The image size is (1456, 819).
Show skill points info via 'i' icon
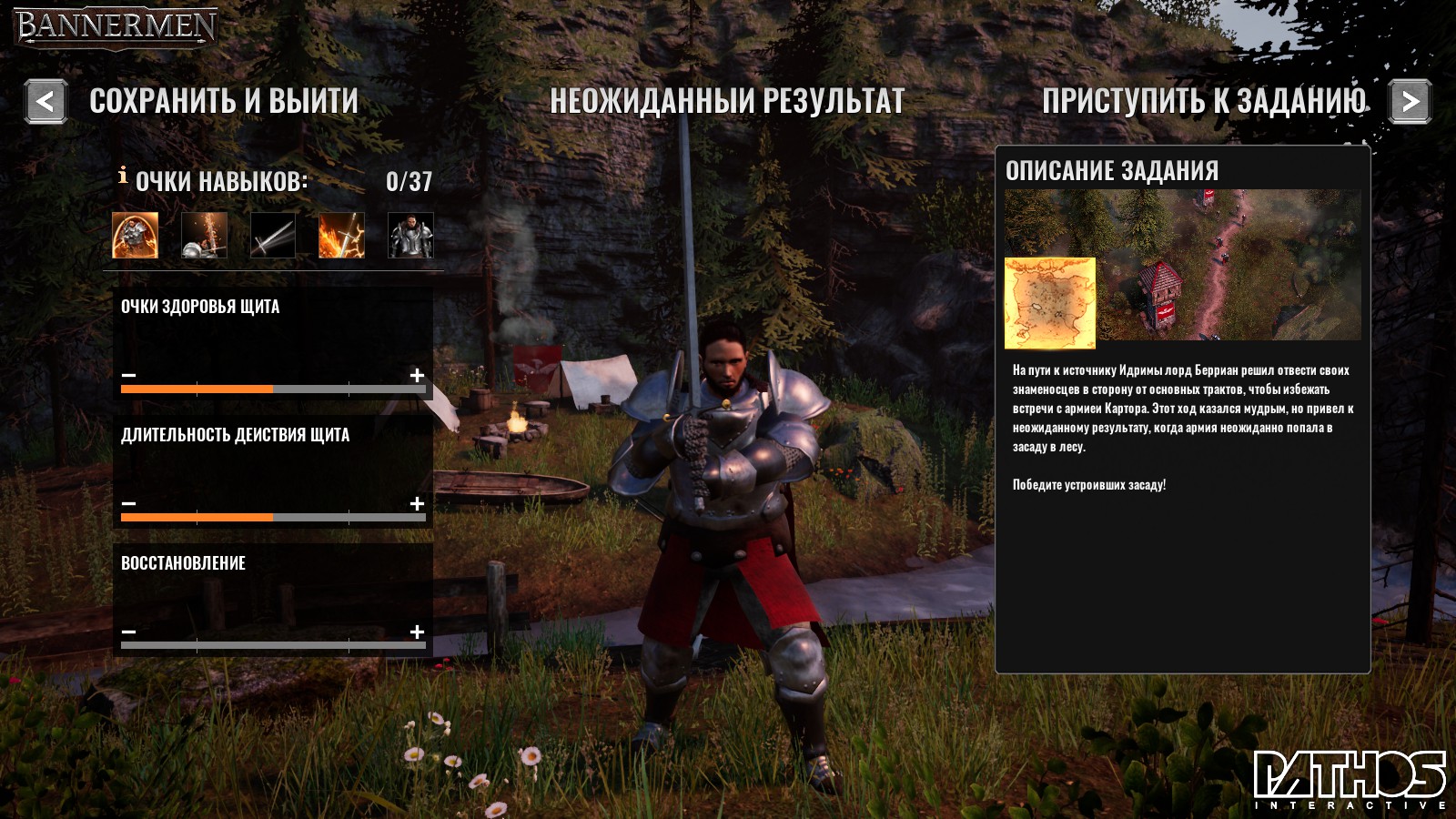pyautogui.click(x=123, y=176)
